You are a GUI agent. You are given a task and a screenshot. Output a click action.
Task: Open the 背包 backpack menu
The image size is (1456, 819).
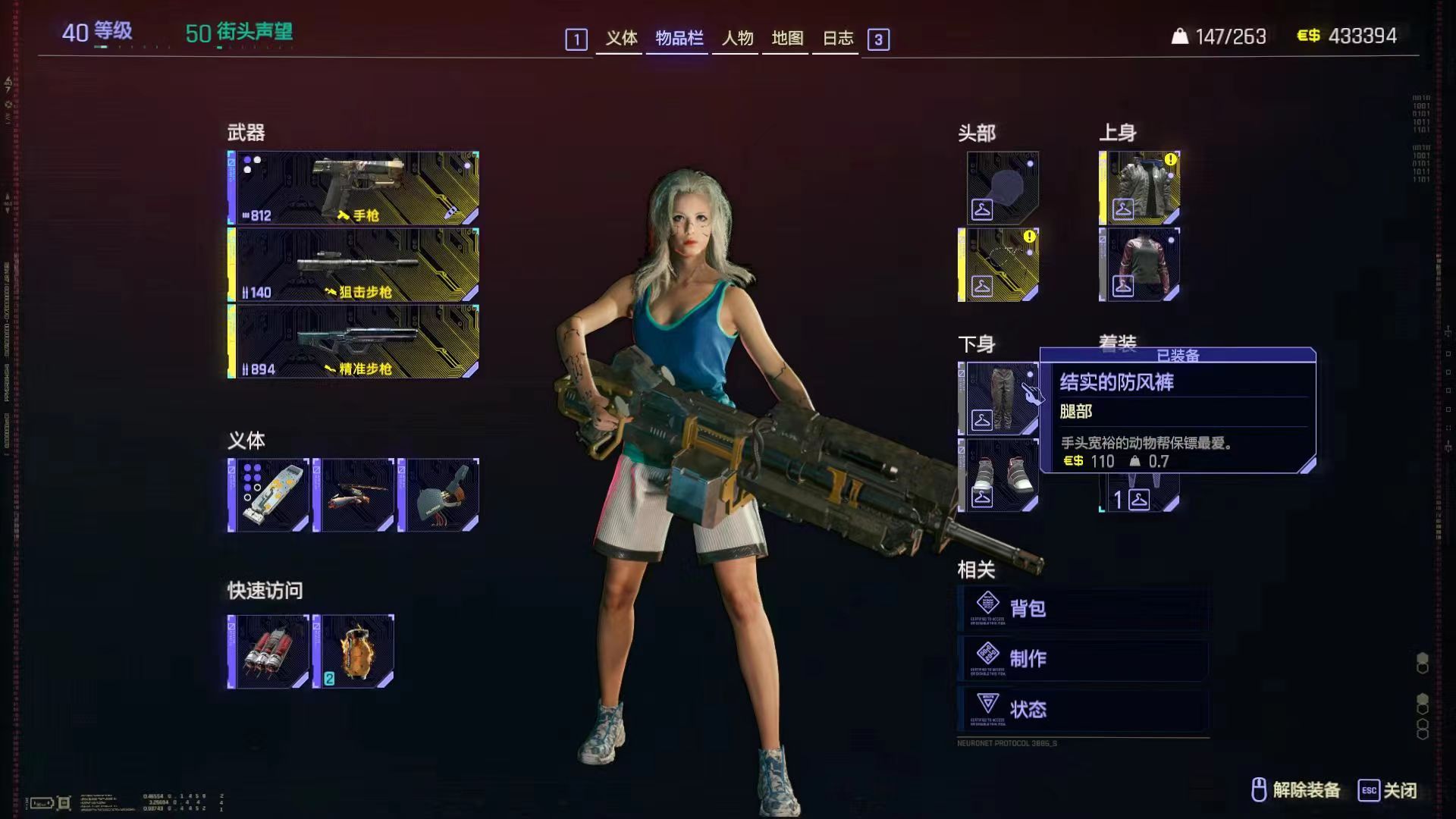point(1083,608)
